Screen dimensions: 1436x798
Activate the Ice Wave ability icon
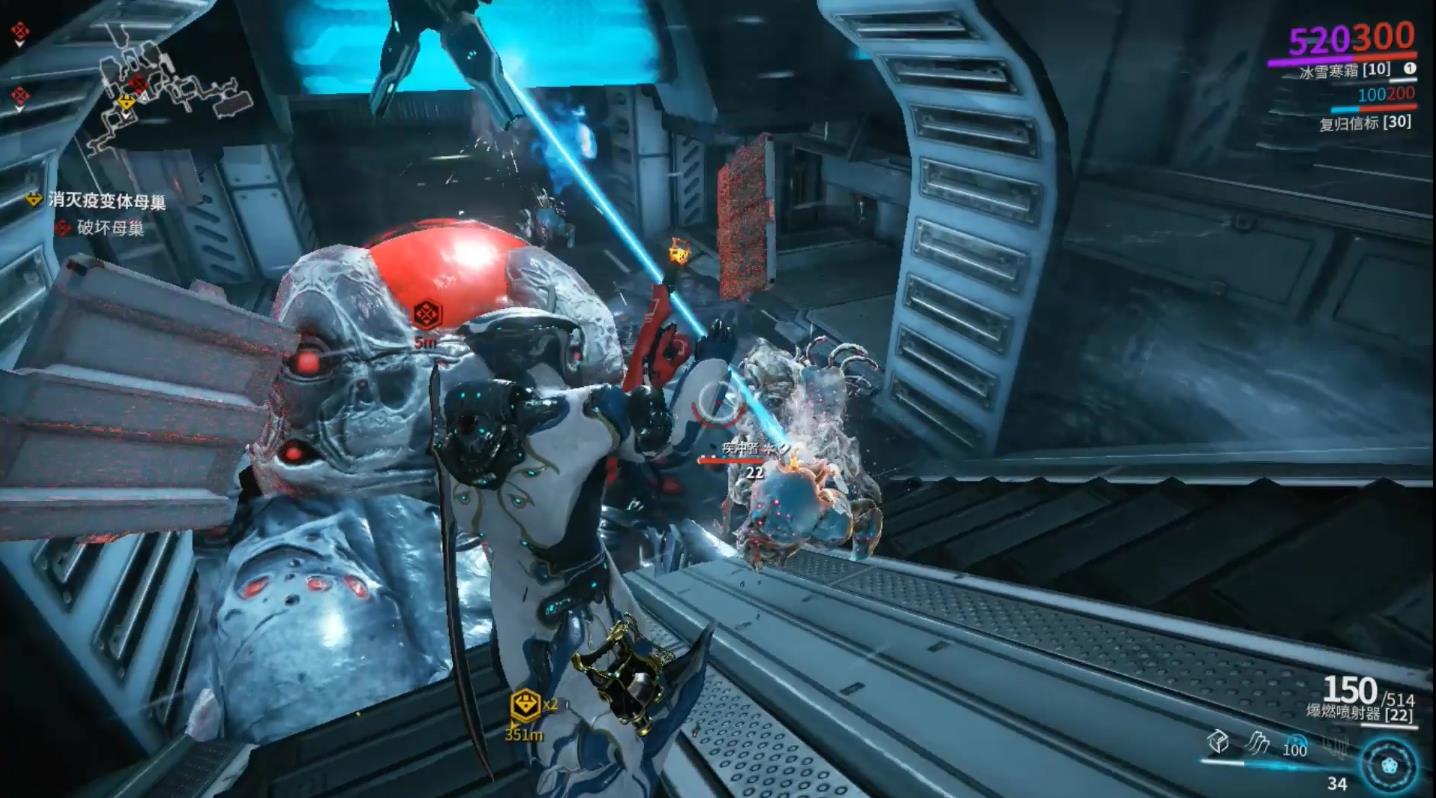point(1256,741)
